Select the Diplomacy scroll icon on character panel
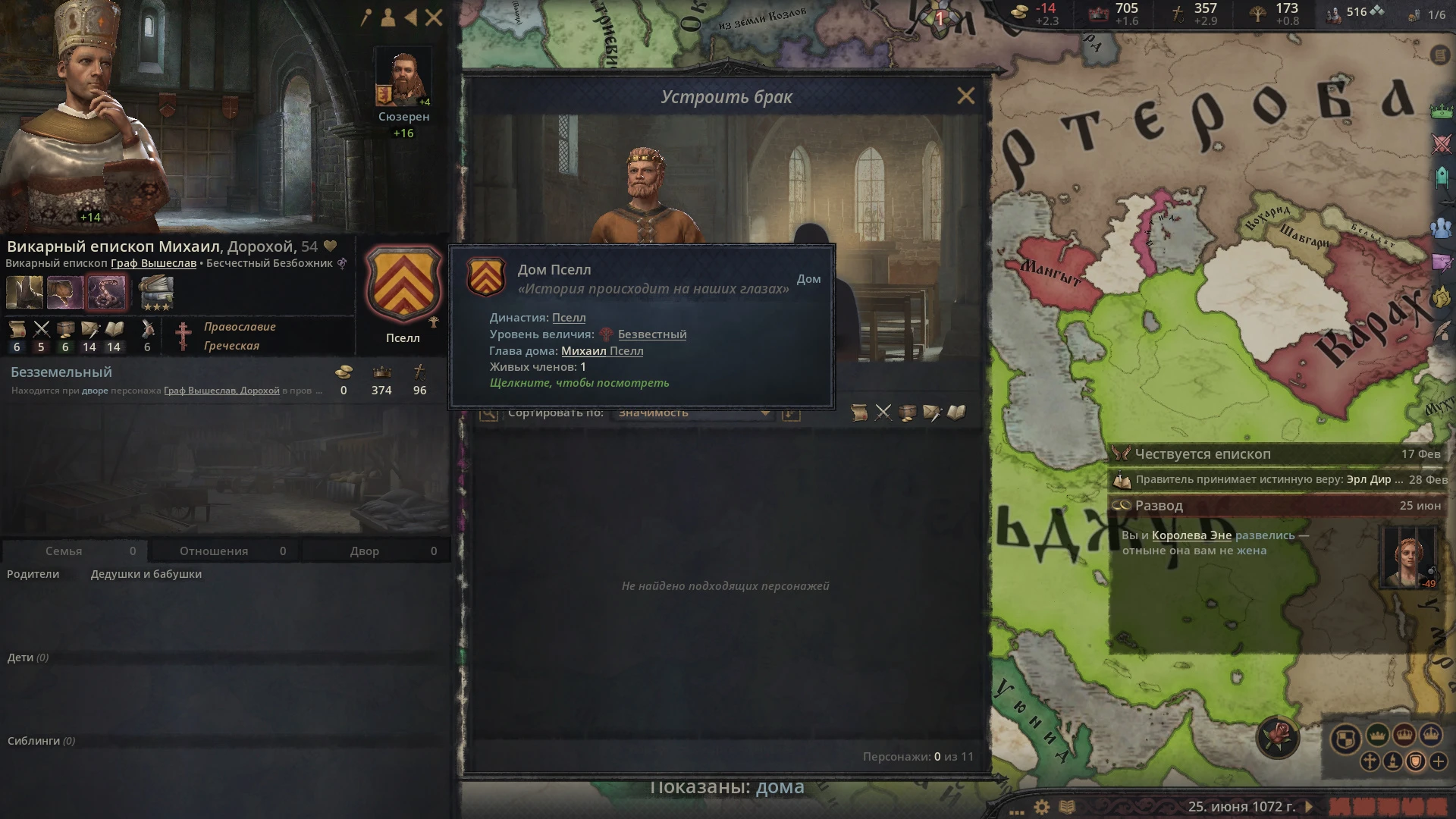 coord(17,331)
